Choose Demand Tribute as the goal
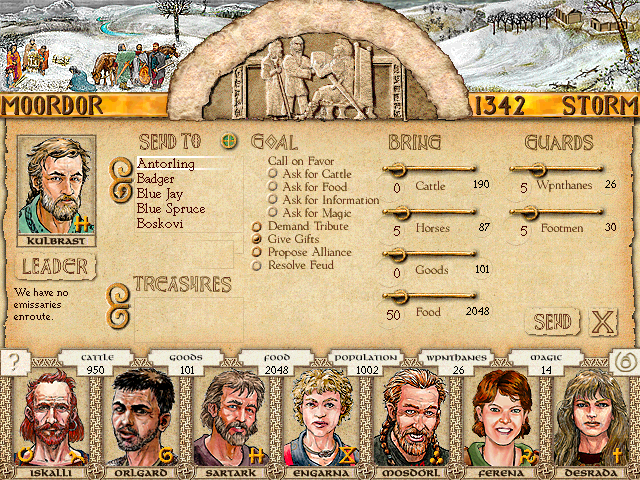This screenshot has width=640, height=480. [258, 226]
